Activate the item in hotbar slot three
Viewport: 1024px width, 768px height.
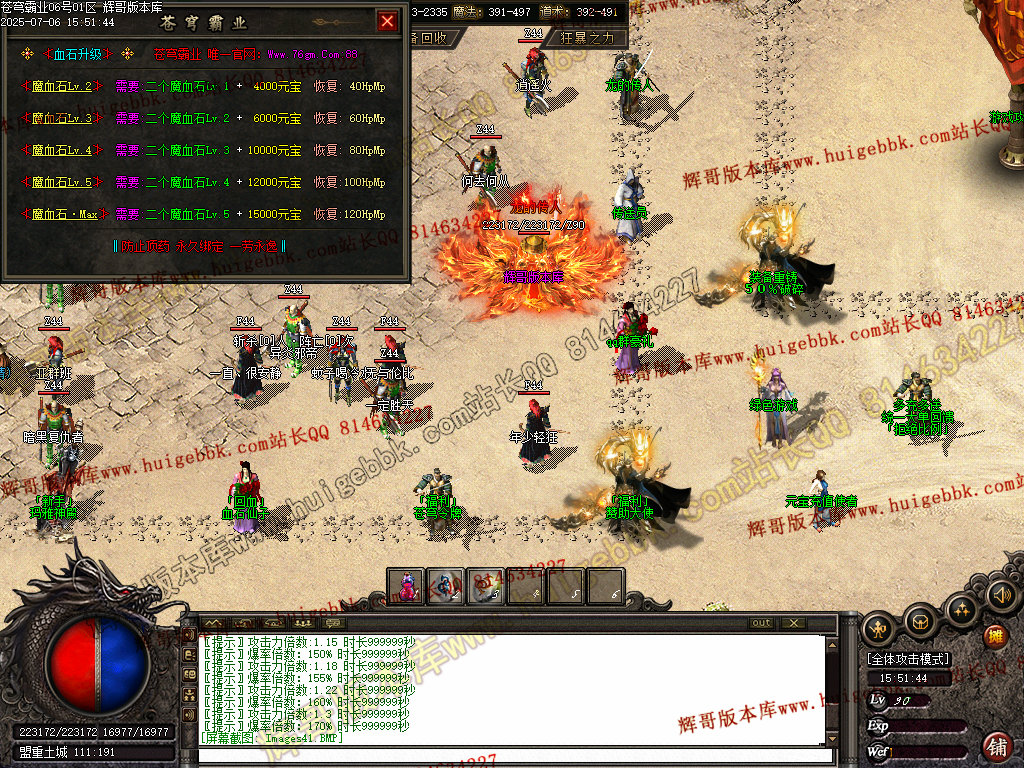point(486,586)
